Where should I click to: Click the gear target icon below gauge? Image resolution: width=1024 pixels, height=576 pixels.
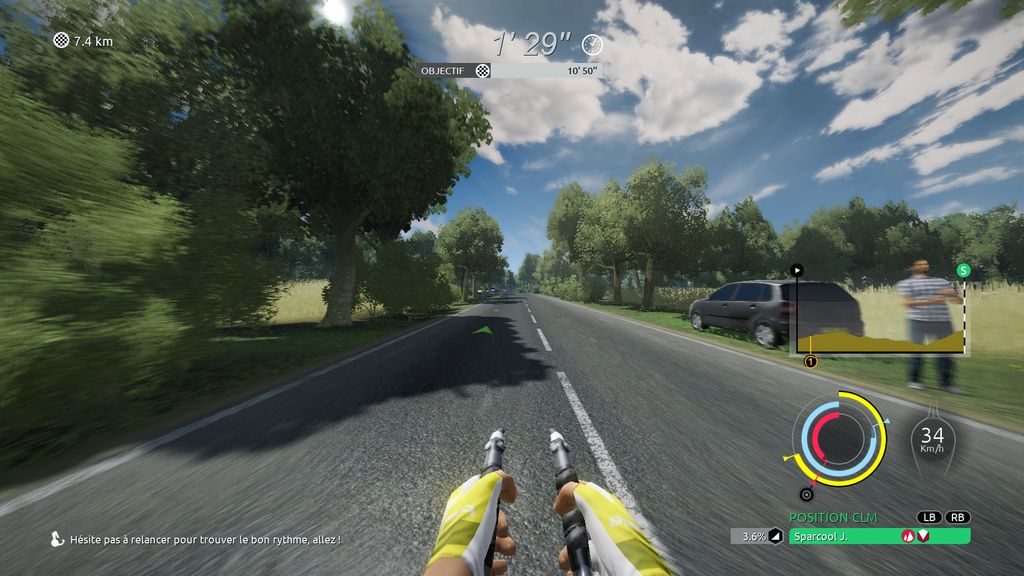point(806,494)
